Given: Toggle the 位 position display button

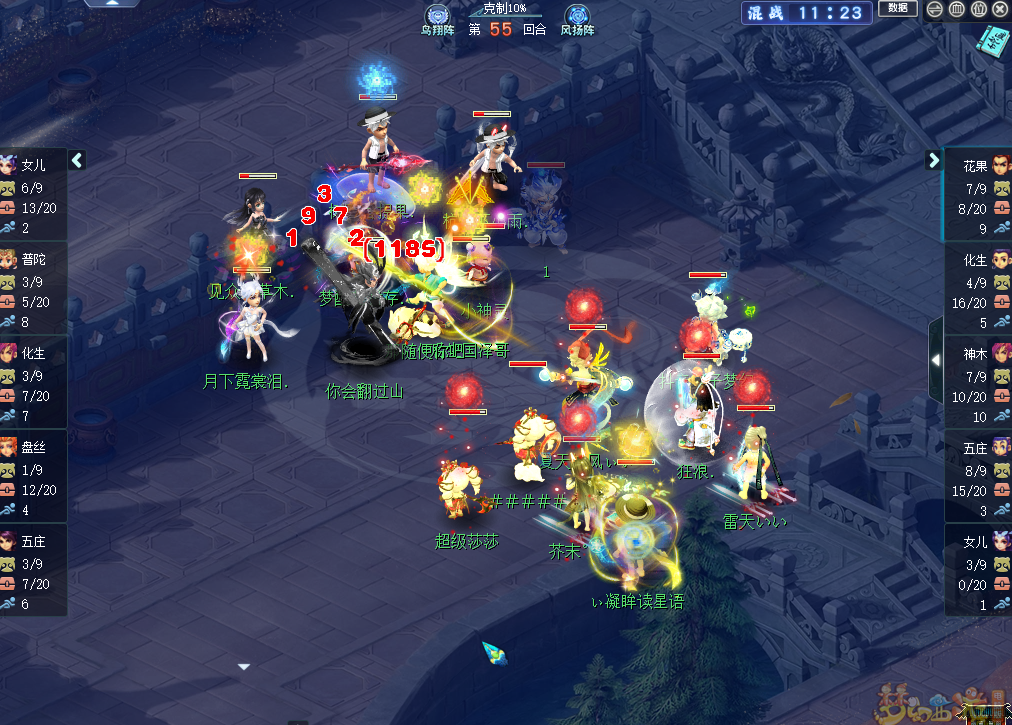Looking at the screenshot, I should click(978, 9).
